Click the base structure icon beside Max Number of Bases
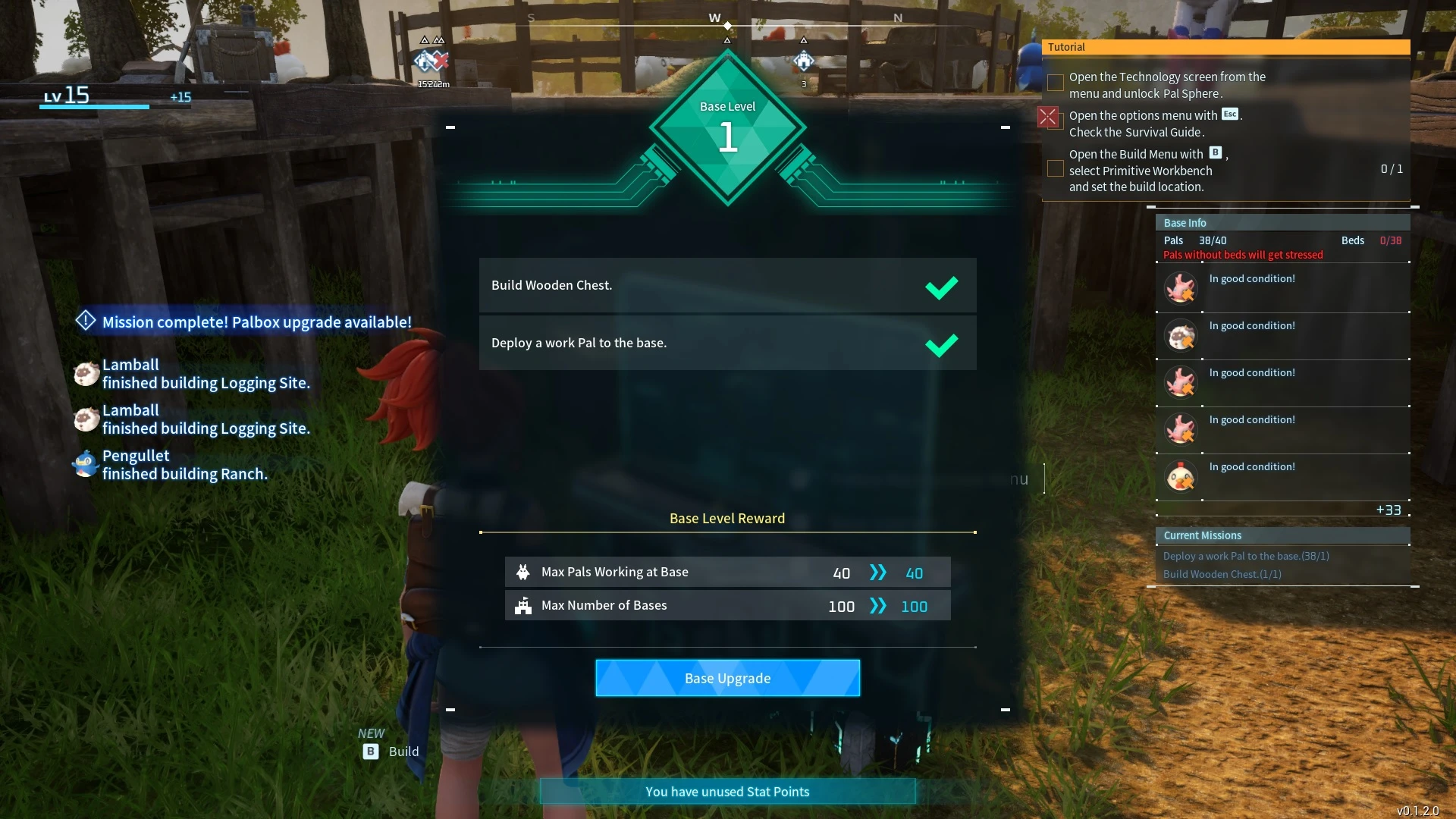This screenshot has width=1456, height=819. tap(524, 606)
